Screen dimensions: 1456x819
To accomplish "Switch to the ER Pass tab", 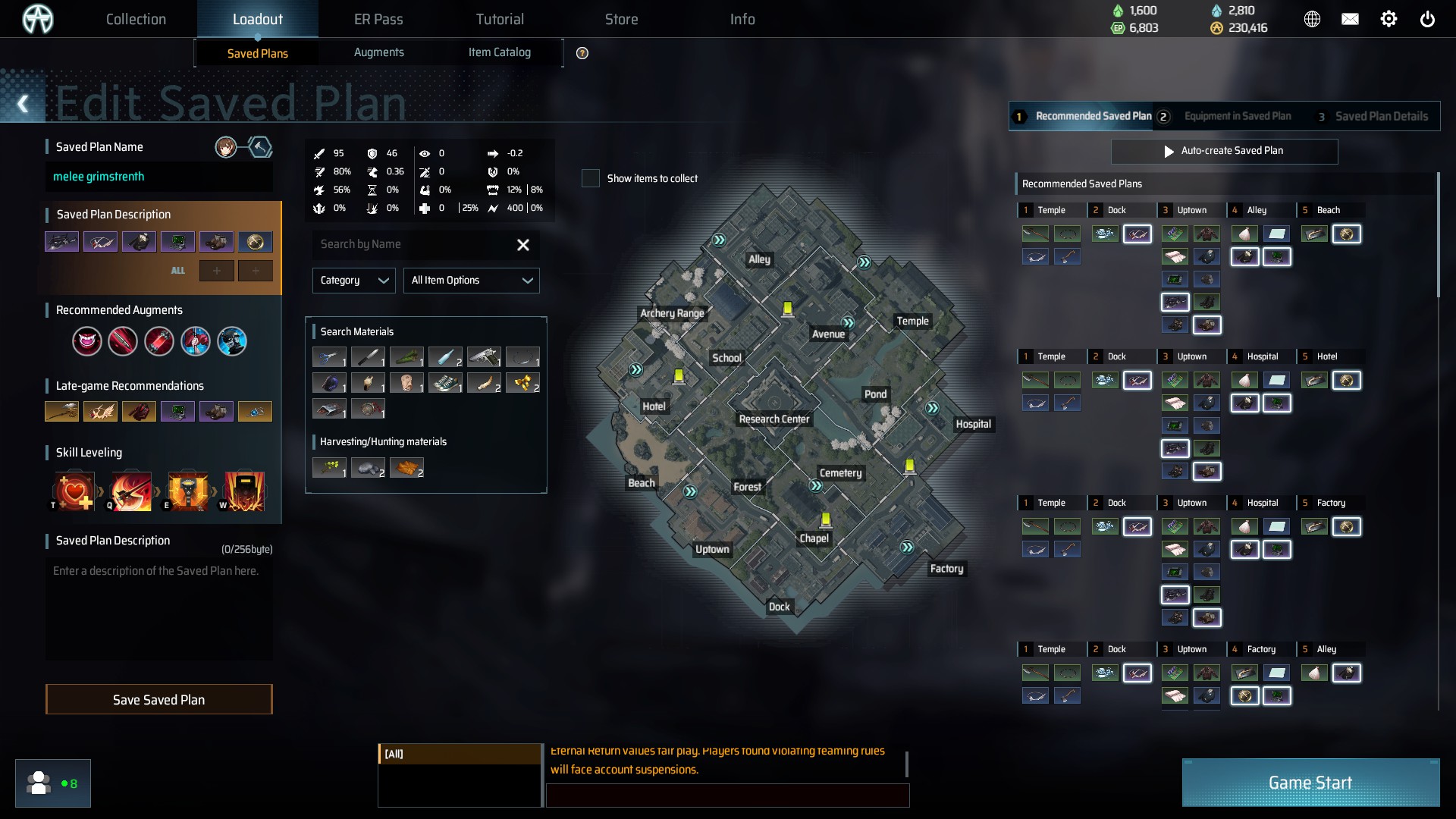I will pos(378,19).
